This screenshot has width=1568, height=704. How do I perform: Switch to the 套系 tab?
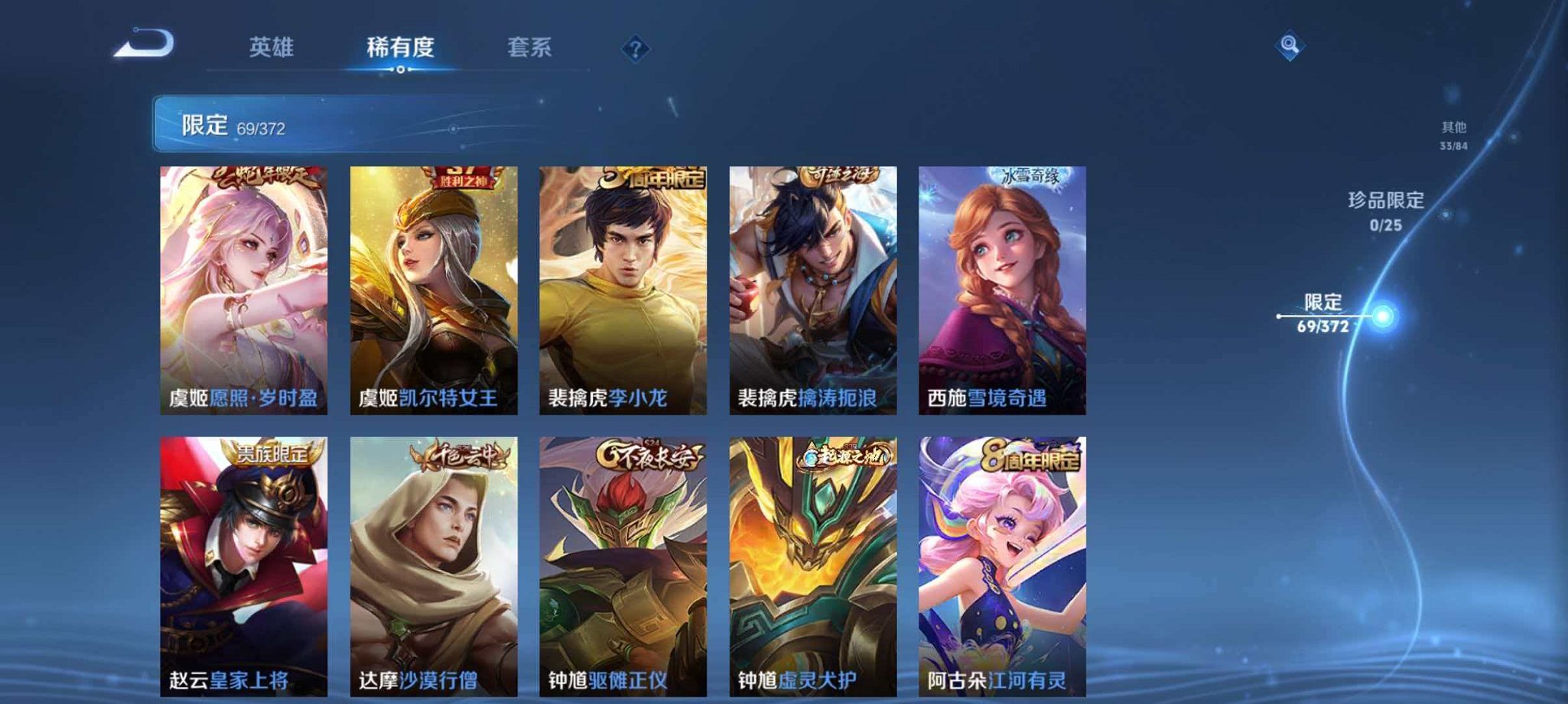click(x=530, y=47)
